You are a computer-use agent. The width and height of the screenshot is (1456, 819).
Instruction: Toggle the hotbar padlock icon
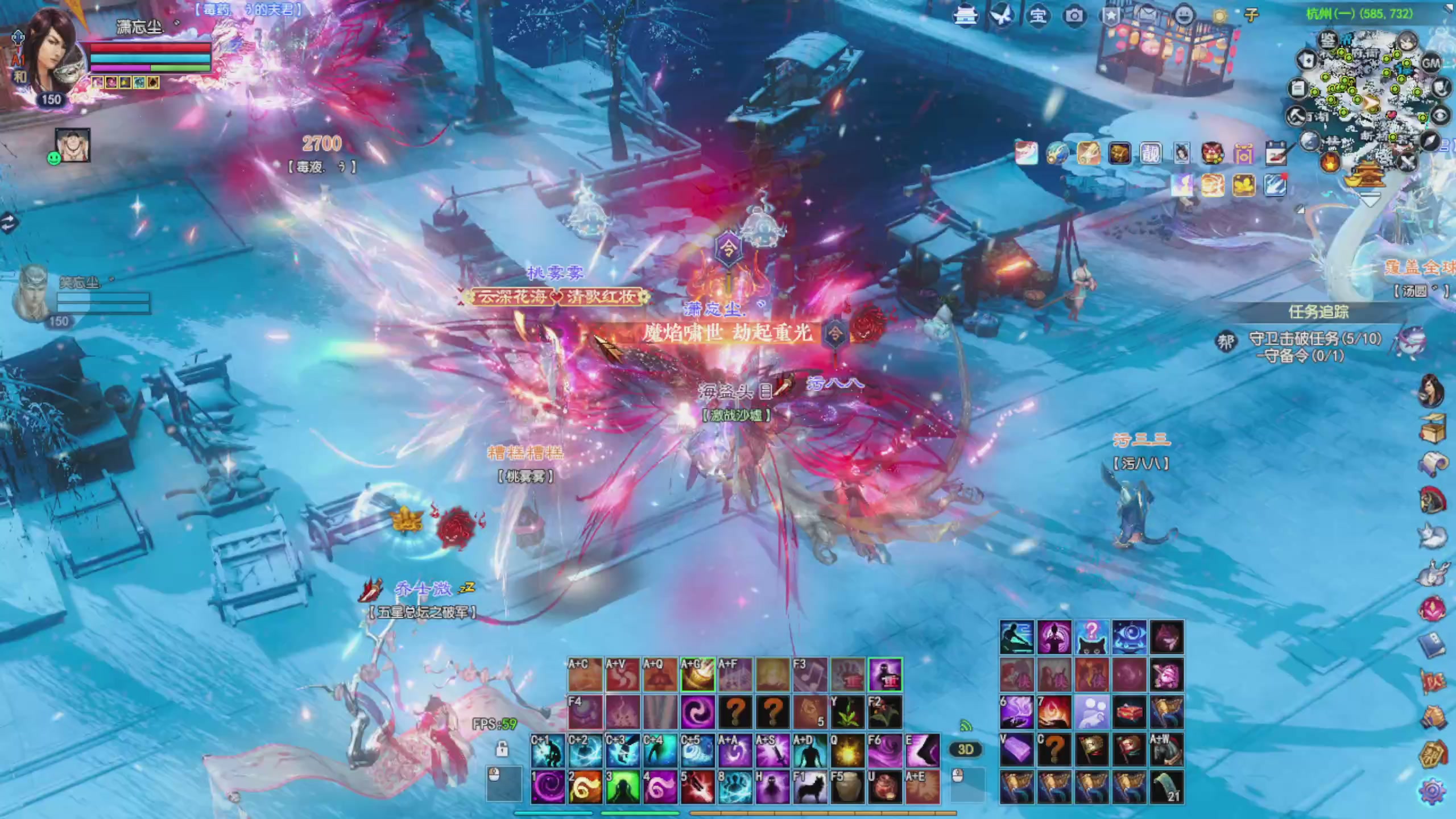502,748
